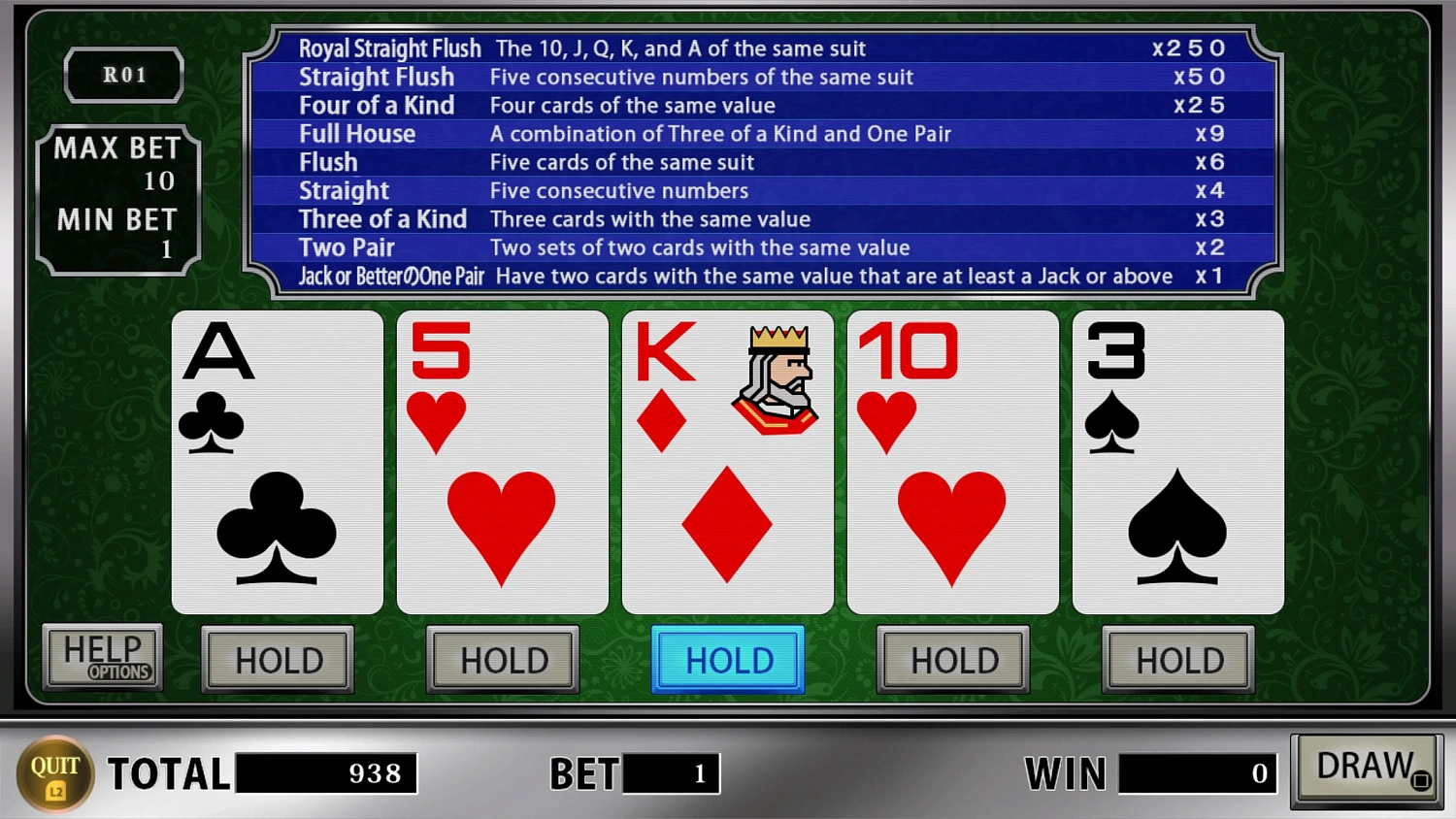Open the HELP options panel

point(102,656)
